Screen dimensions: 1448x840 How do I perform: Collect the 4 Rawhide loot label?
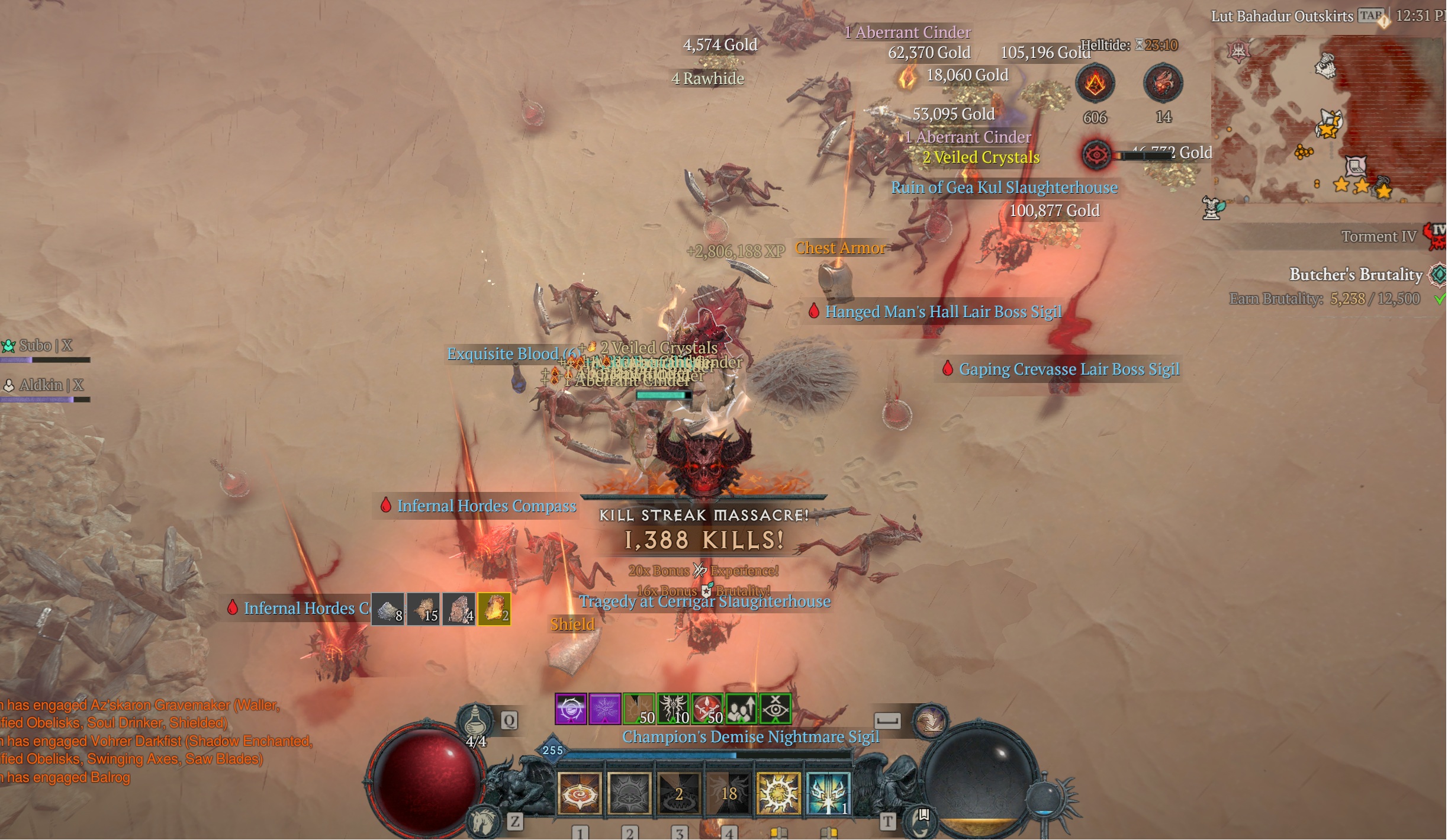(707, 79)
